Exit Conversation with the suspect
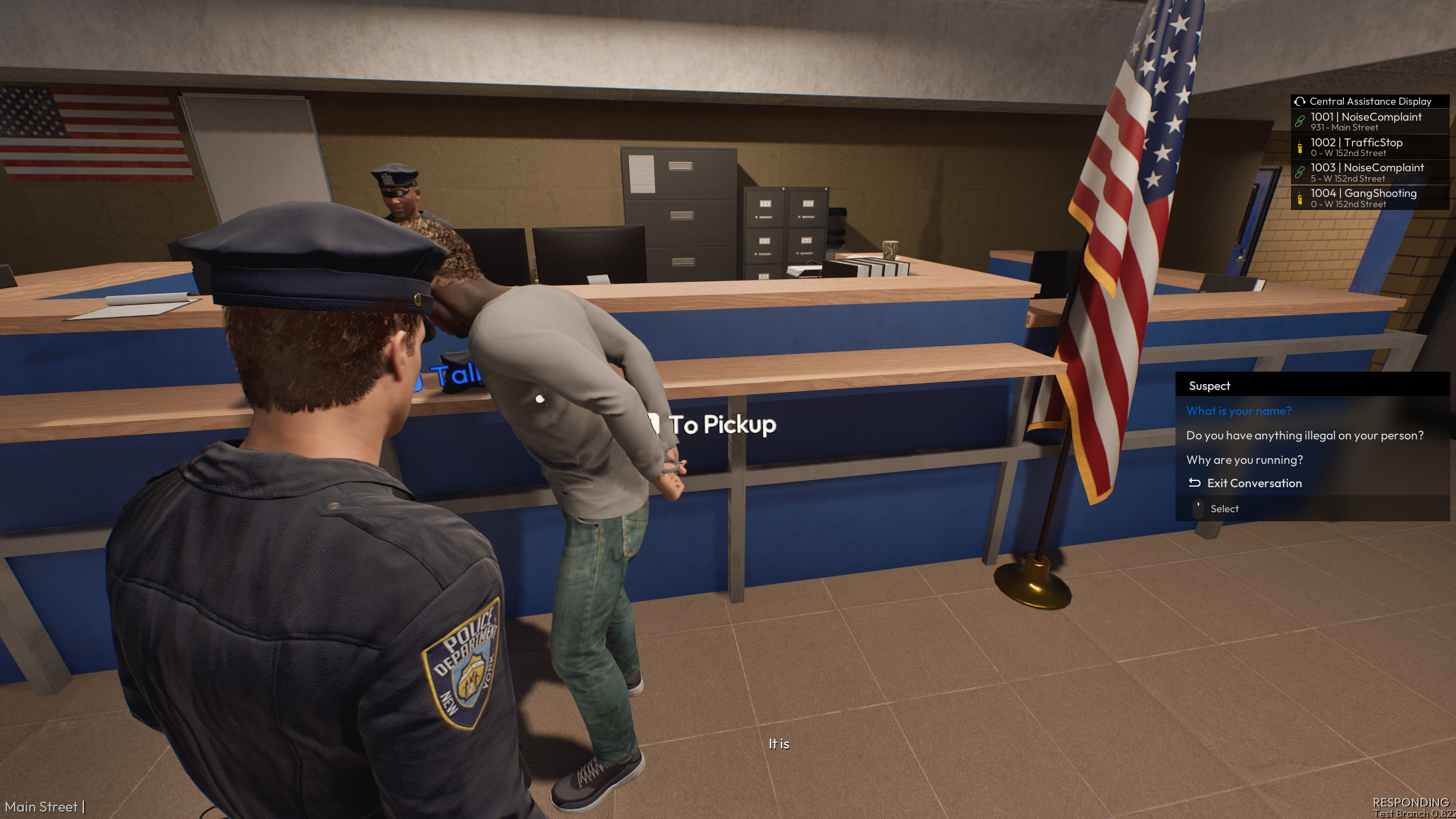 (1253, 483)
